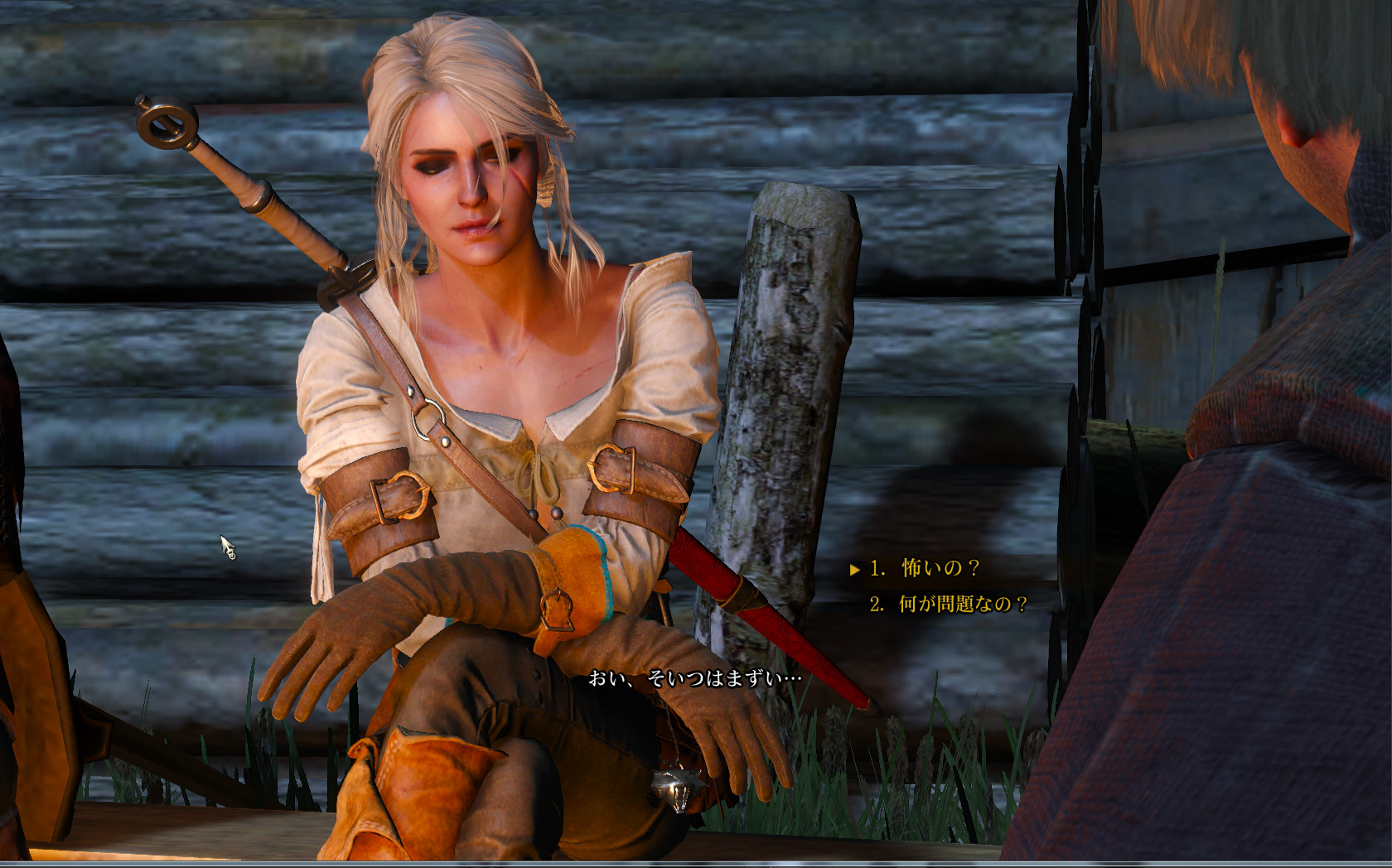Viewport: 1392px width, 868px height.
Task: Choose the dialogue reply "怖いの？"
Action: 940,568
